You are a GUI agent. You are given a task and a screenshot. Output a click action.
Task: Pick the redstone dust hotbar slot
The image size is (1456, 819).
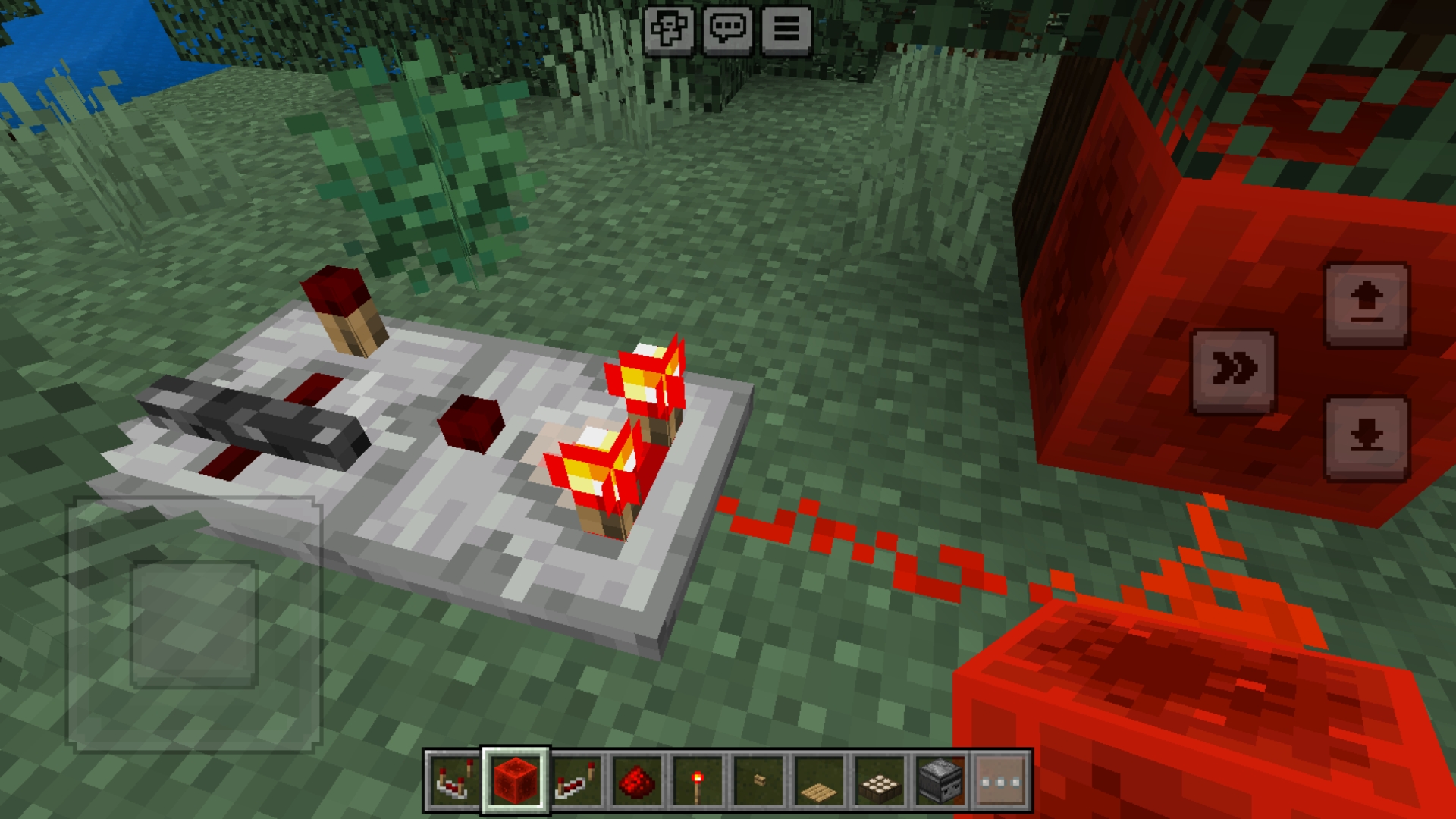coord(637,781)
